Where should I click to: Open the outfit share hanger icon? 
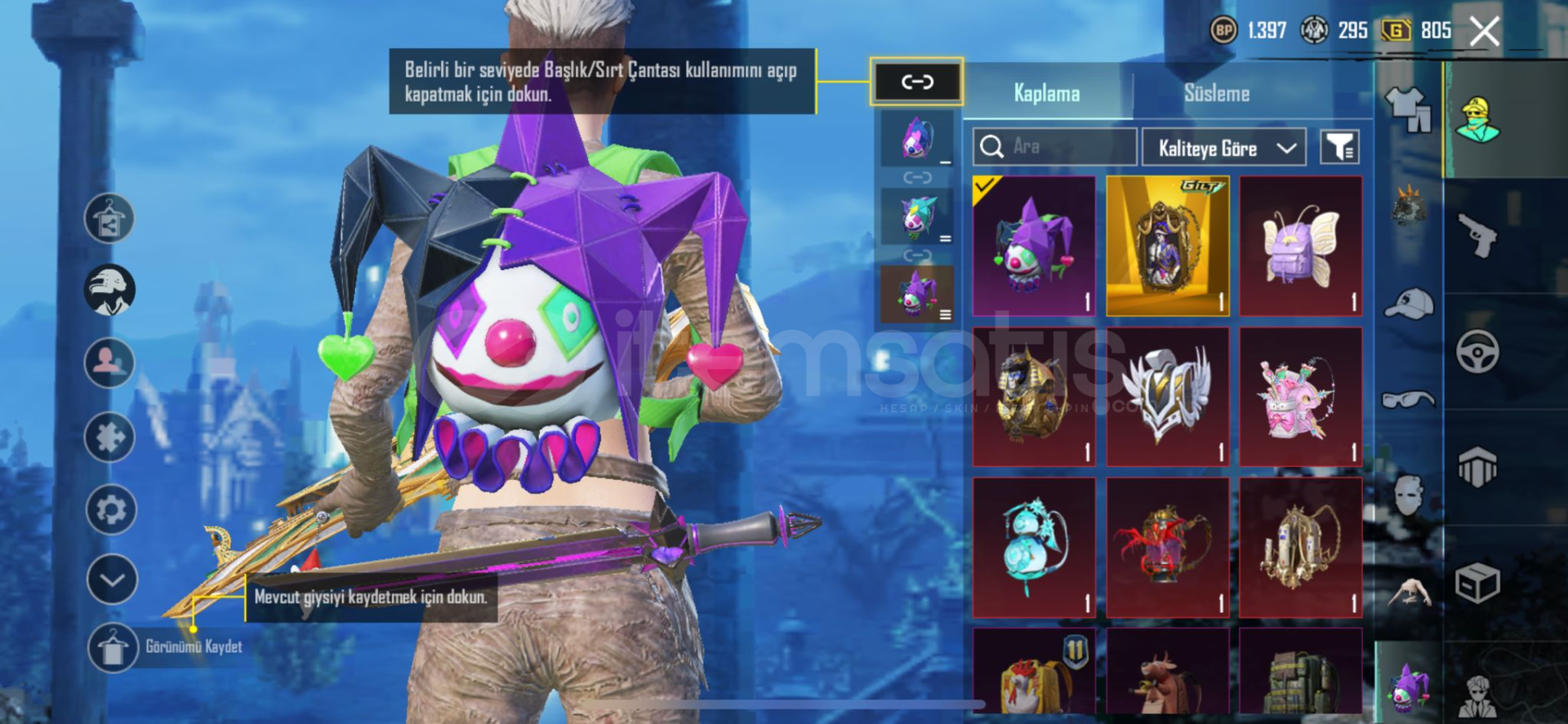pyautogui.click(x=109, y=219)
